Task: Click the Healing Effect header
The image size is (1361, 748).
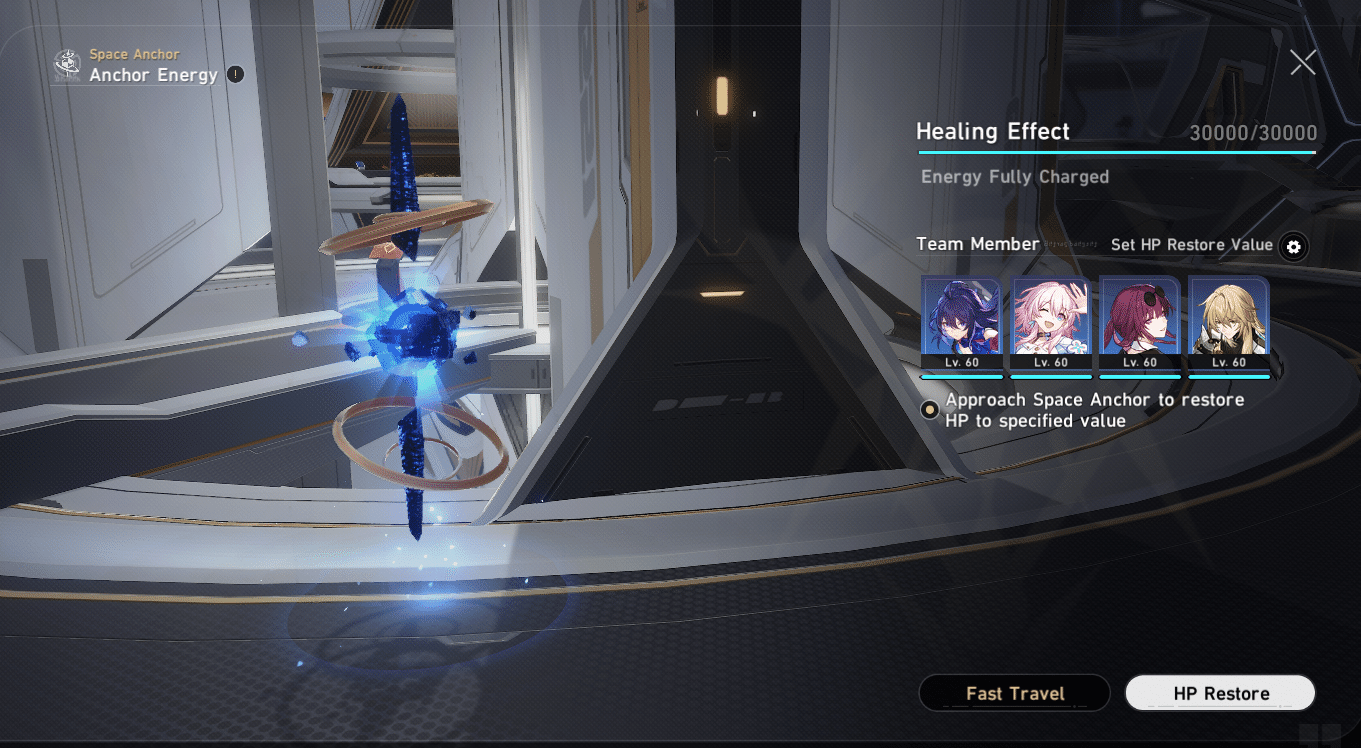Action: click(993, 131)
